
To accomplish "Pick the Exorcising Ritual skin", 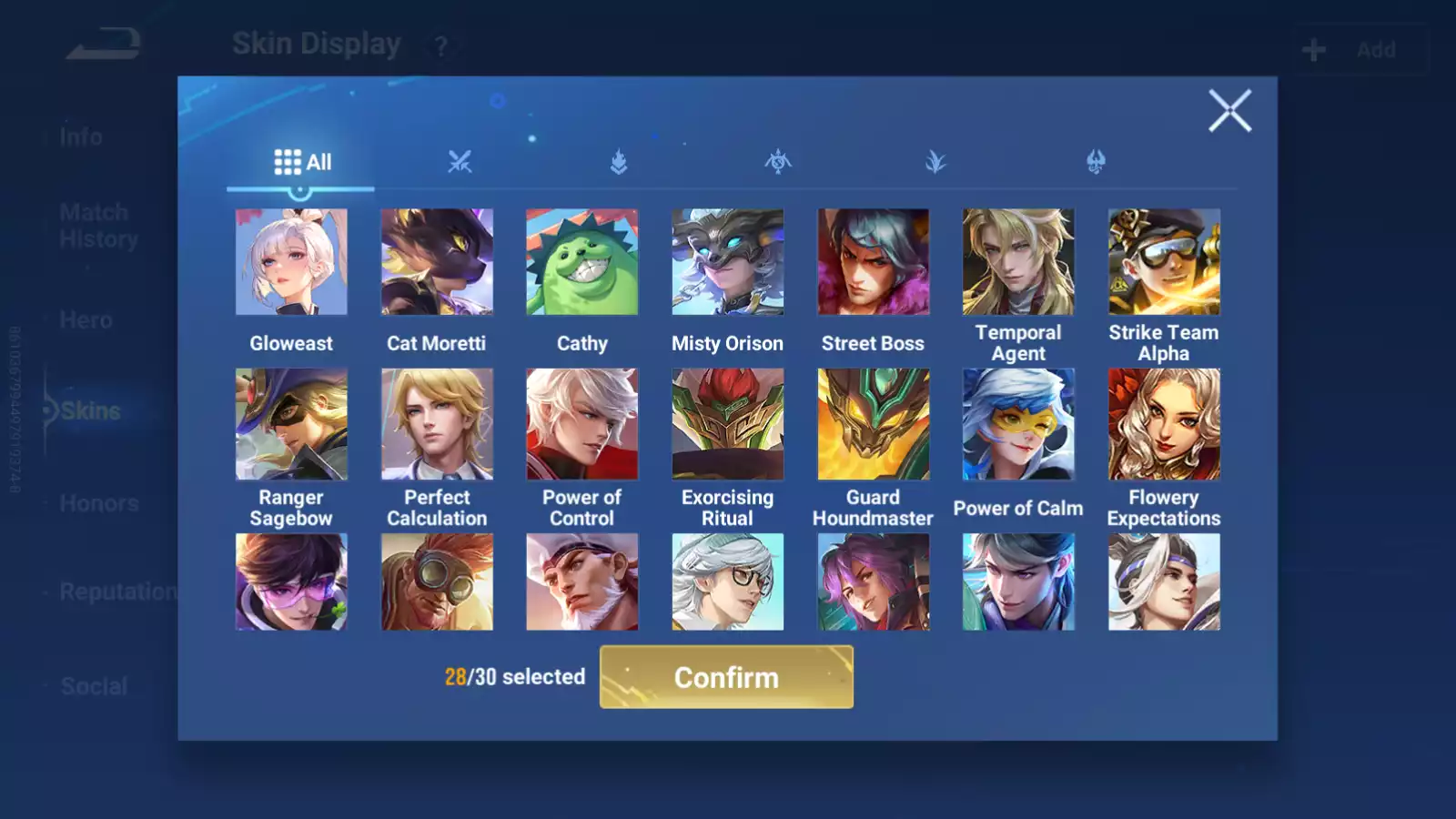I will 727,424.
